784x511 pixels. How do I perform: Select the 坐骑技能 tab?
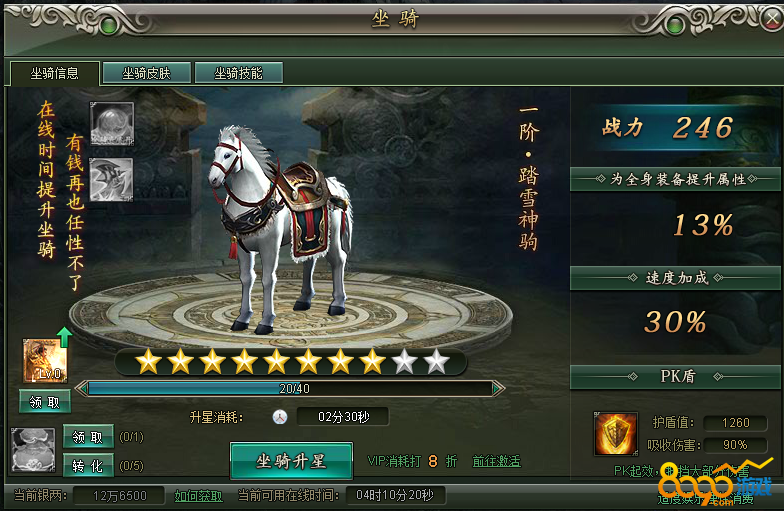click(238, 73)
